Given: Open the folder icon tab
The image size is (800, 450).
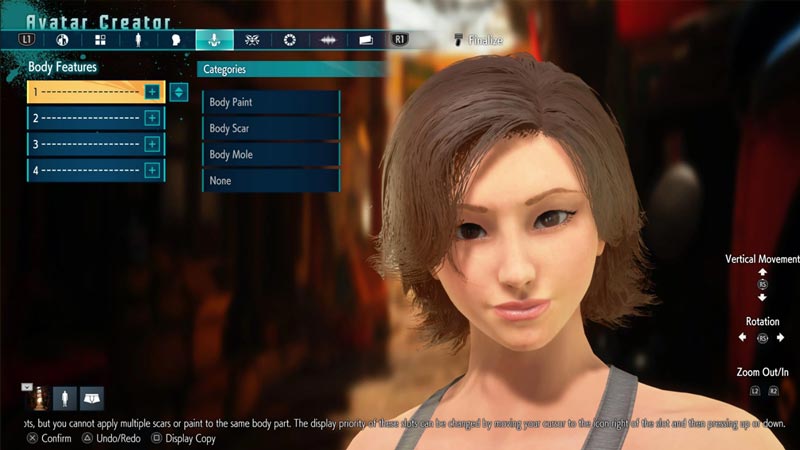Looking at the screenshot, I should [366, 41].
